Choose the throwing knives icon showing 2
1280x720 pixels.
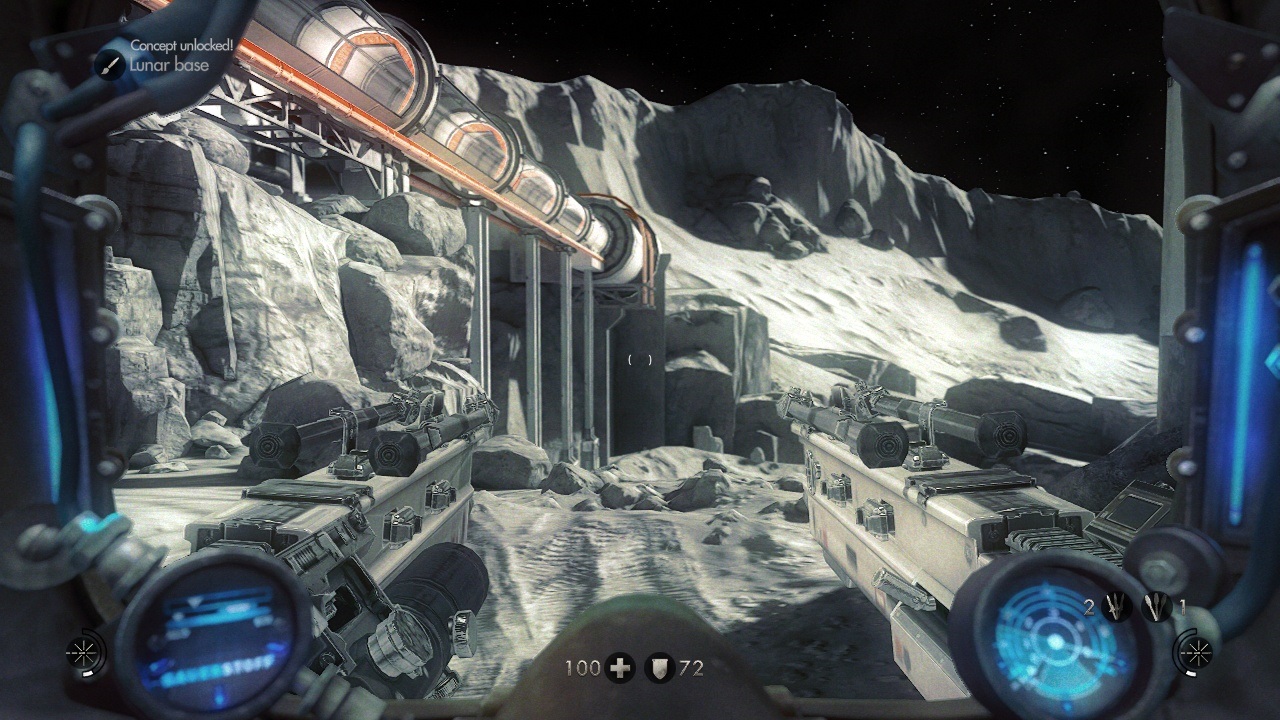1116,606
